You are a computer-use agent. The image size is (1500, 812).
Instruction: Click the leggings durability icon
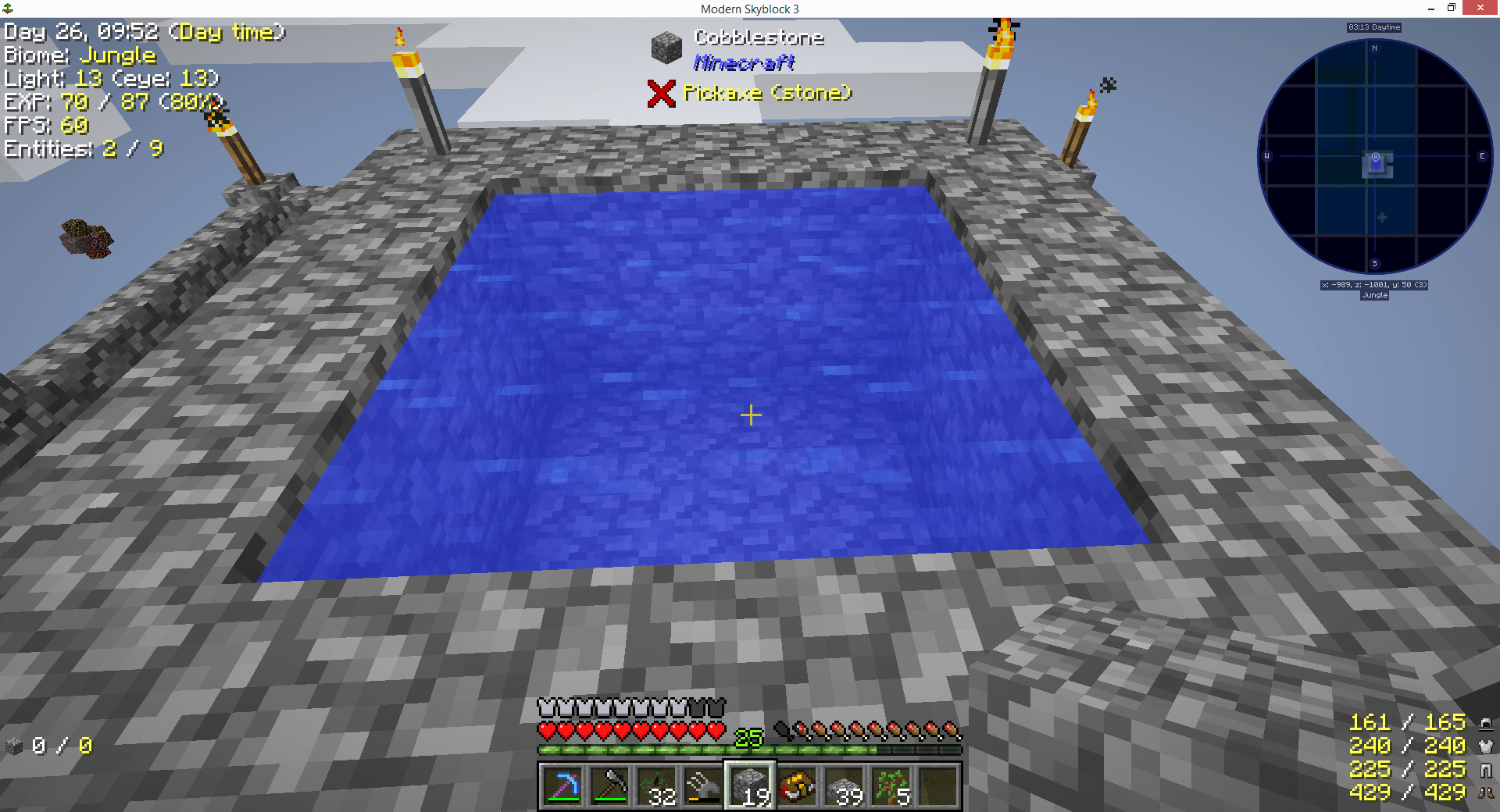(x=1485, y=770)
